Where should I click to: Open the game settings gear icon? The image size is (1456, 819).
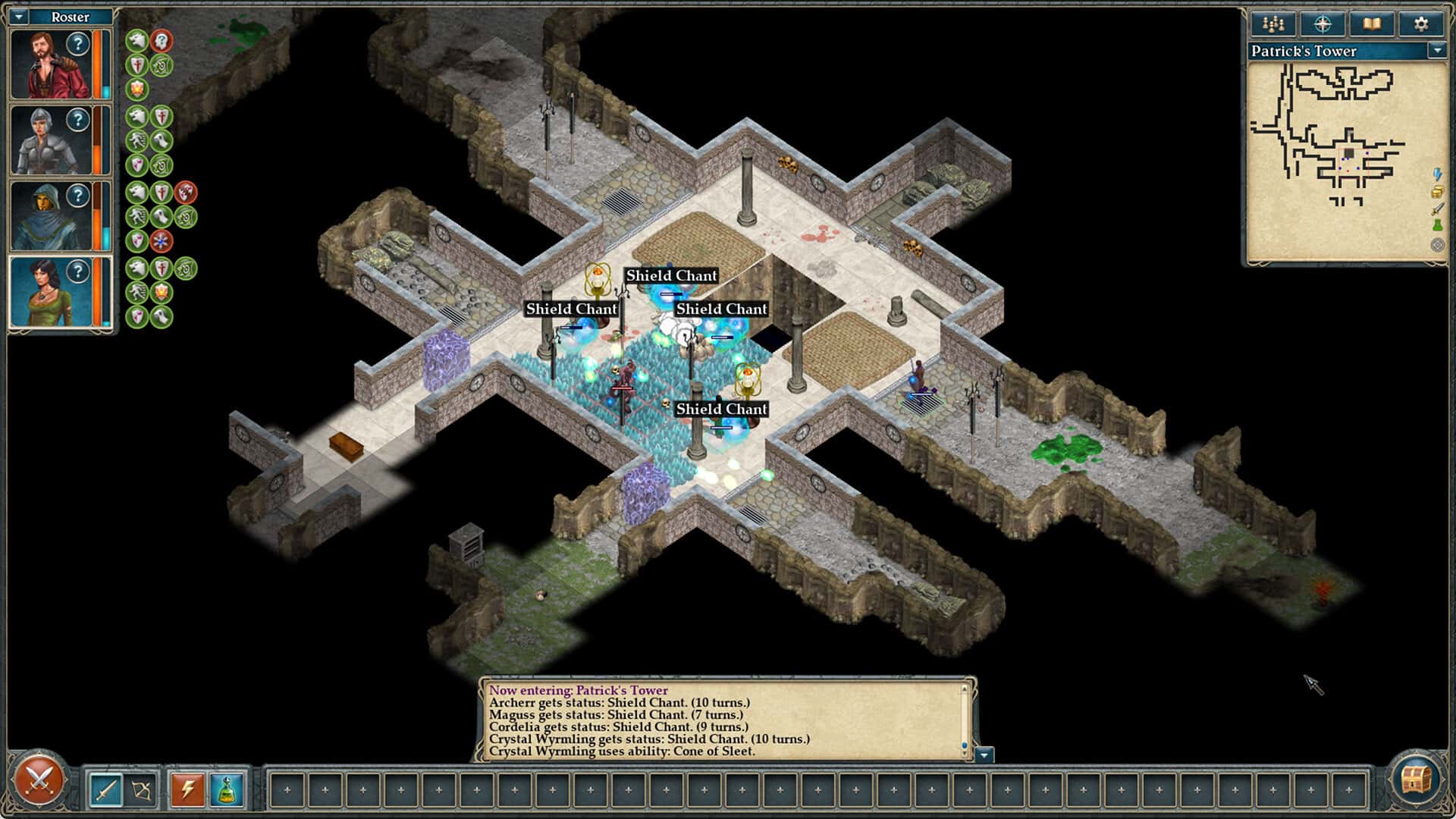pos(1420,24)
